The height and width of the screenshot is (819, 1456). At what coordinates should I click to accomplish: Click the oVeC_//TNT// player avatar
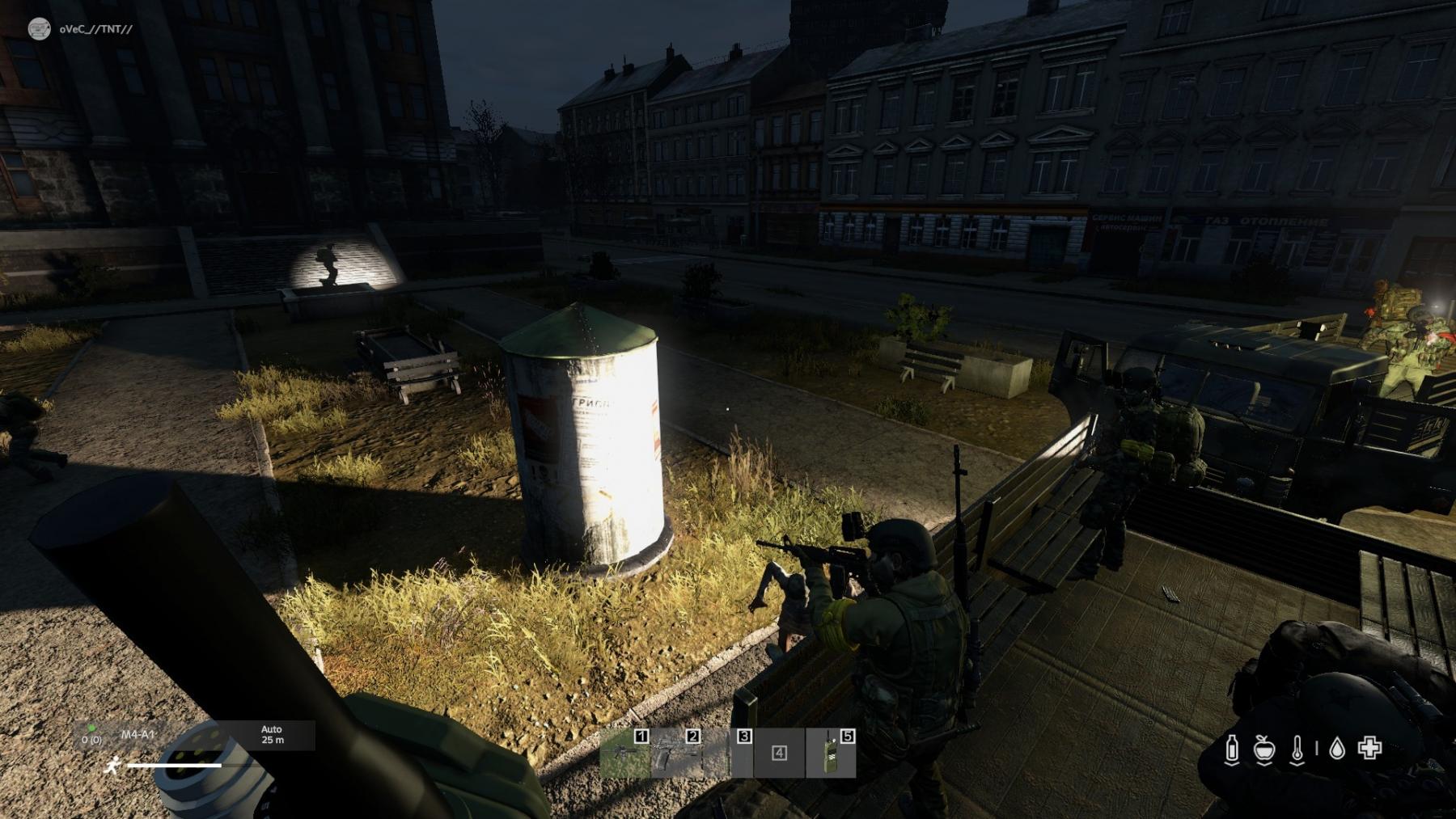(39, 29)
